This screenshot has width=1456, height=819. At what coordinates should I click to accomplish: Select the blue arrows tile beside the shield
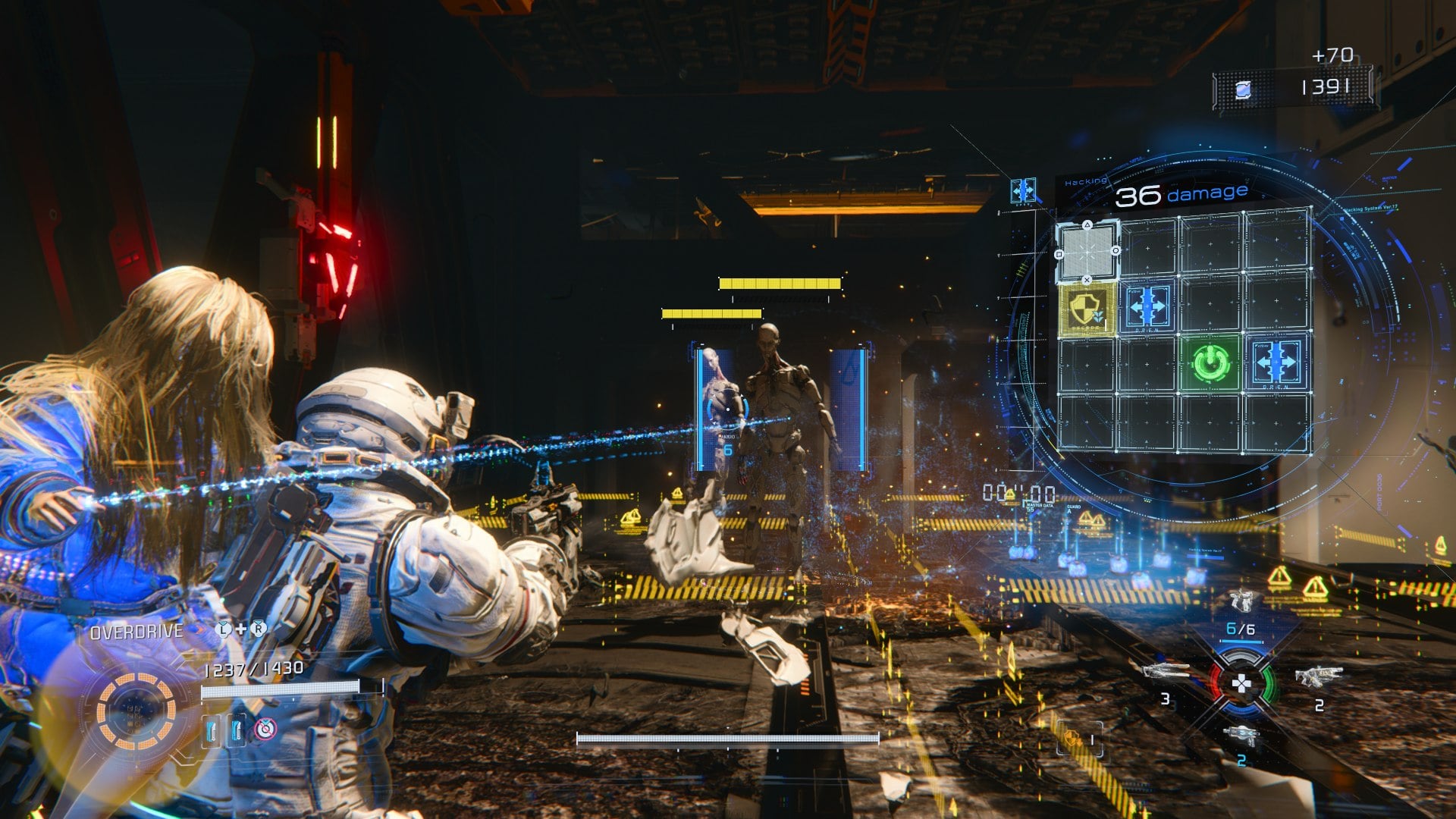1148,308
